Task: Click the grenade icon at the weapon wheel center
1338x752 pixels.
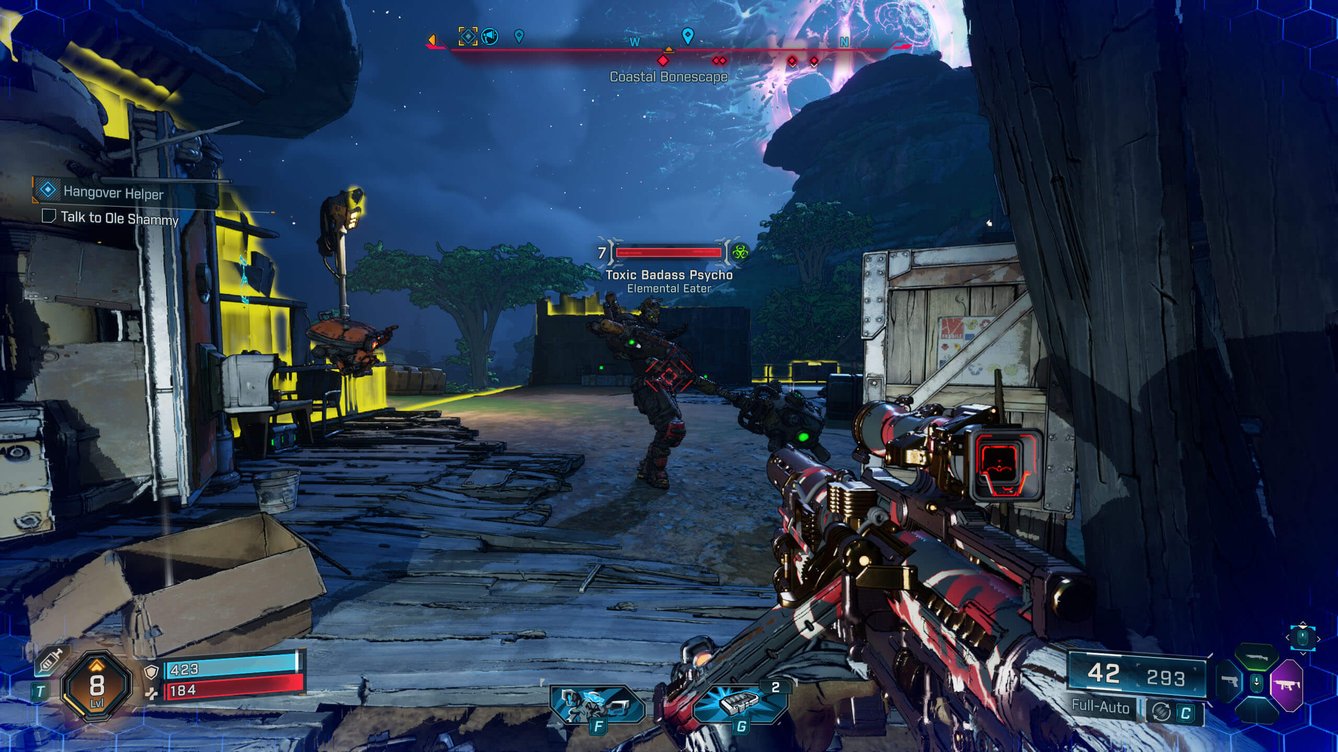Action: click(x=1257, y=681)
